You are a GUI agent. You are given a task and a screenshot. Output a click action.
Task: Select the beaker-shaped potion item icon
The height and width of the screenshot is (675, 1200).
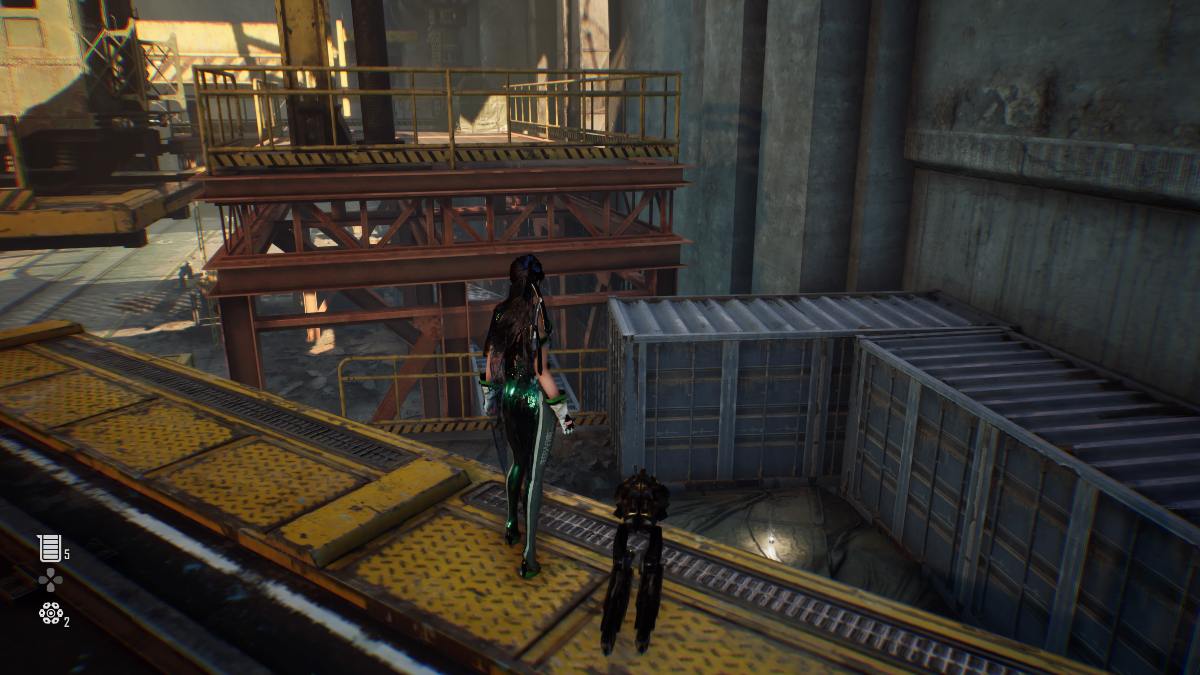[x=49, y=547]
